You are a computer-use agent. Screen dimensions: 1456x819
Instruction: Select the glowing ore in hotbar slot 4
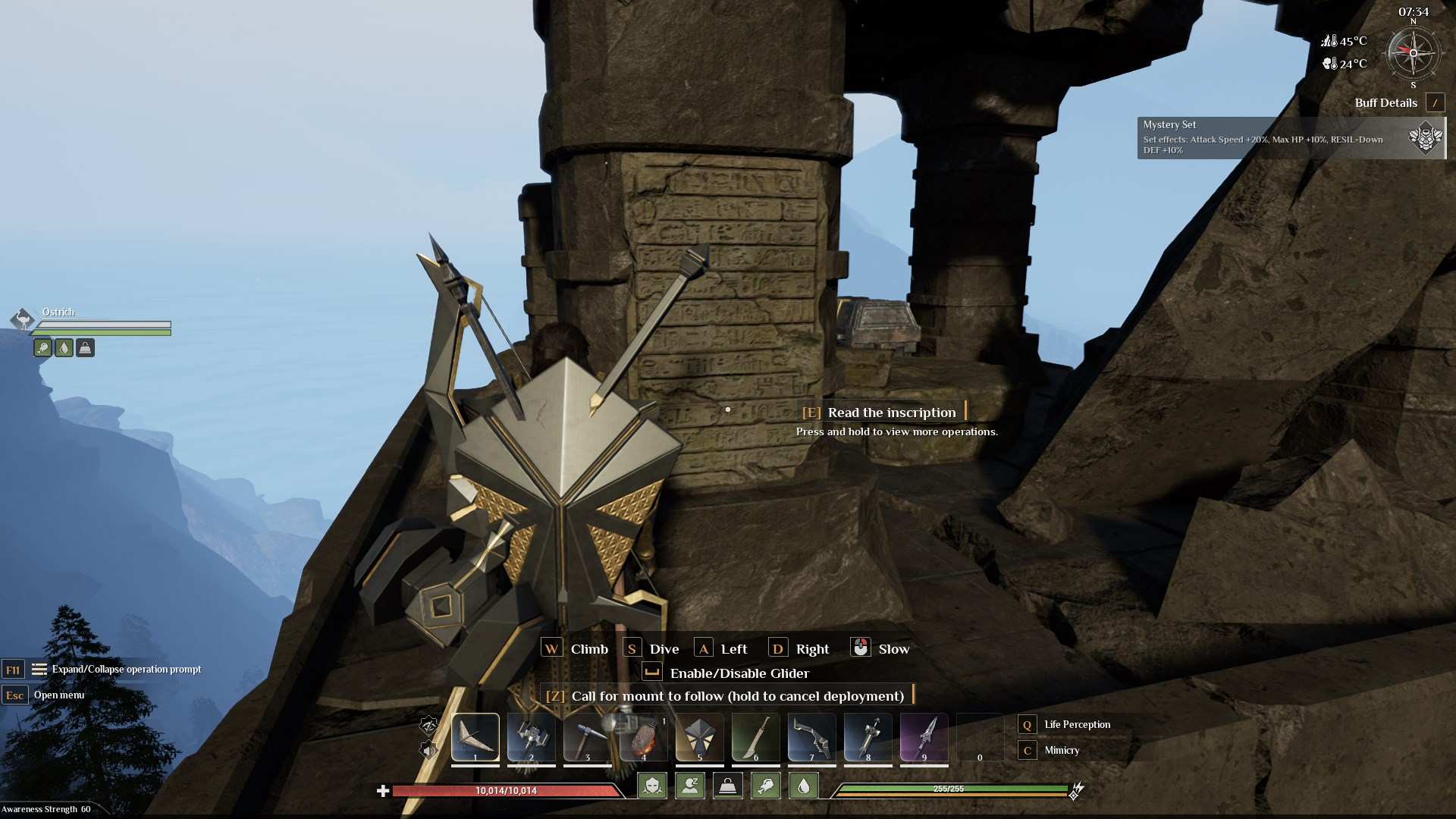643,737
